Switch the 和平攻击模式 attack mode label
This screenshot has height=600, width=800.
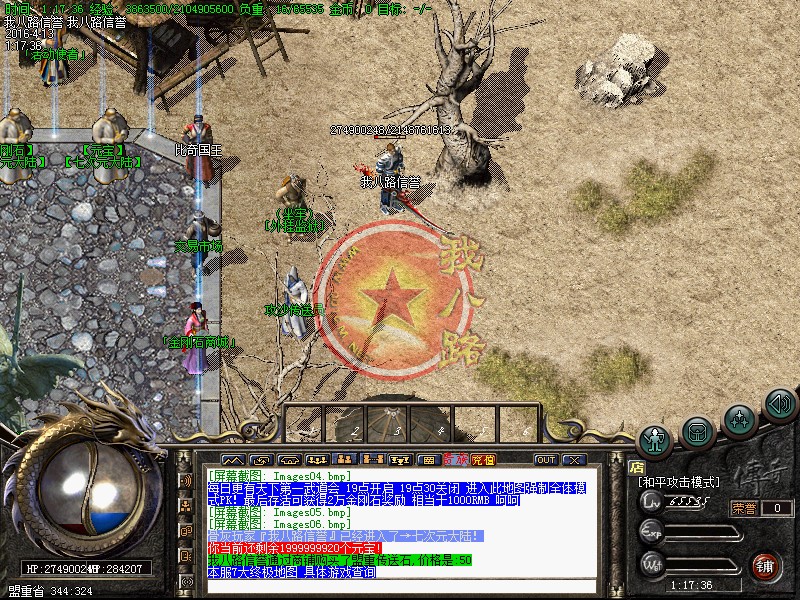tap(679, 482)
